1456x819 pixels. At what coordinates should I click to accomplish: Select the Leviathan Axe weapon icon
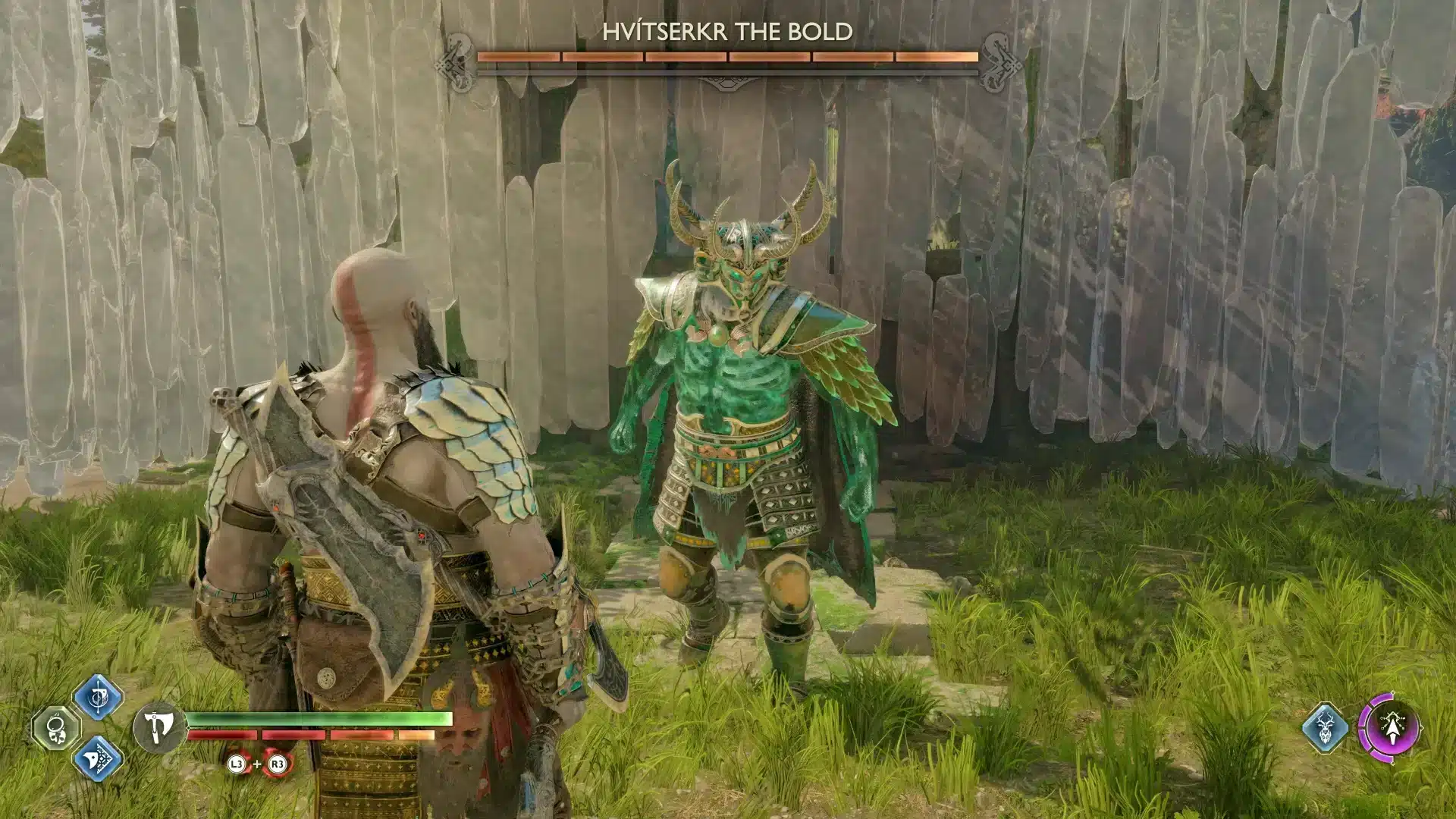[160, 726]
